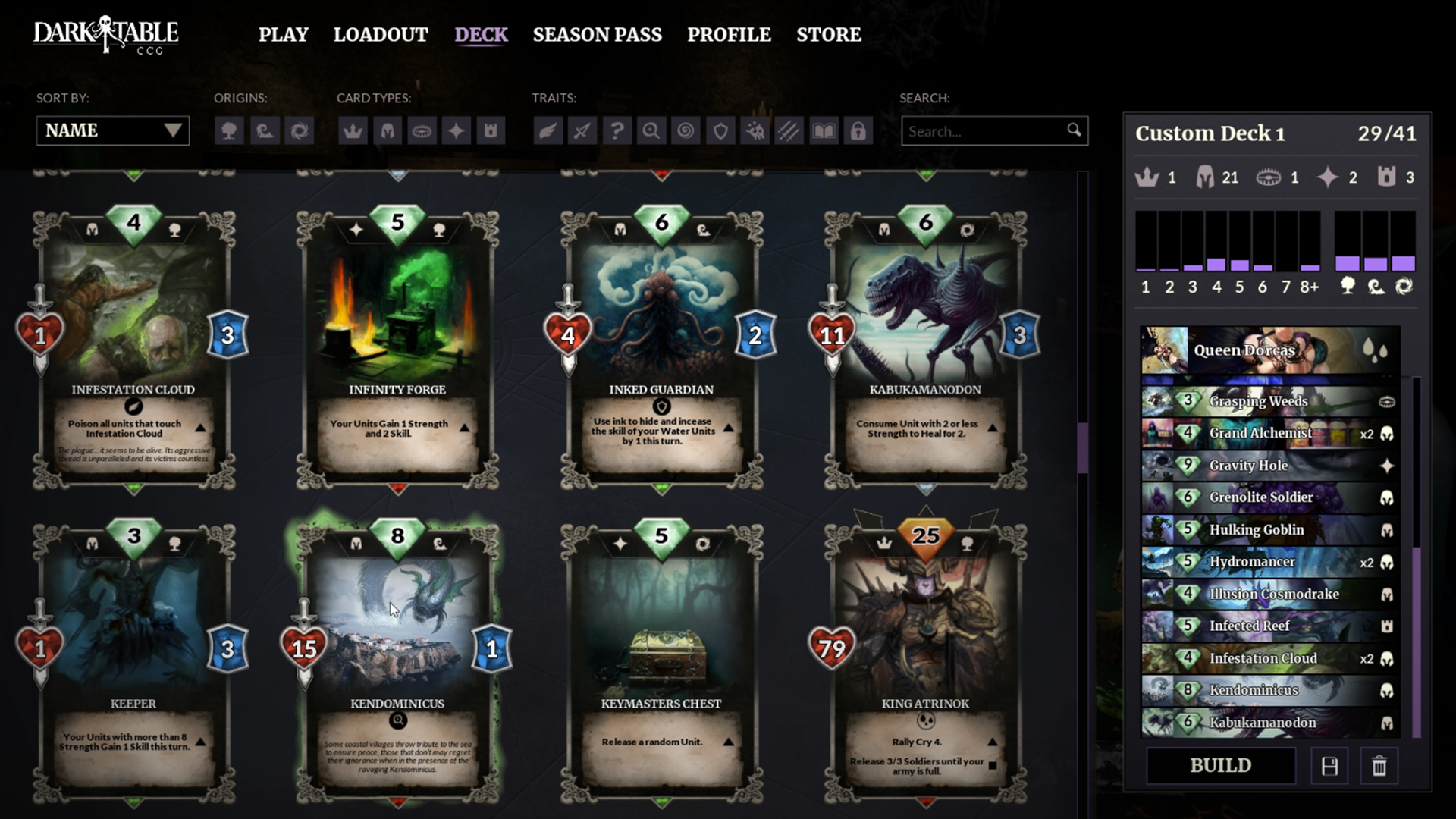Filter by the sparkle spell card type
The width and height of the screenshot is (1456, 819).
pos(457,130)
